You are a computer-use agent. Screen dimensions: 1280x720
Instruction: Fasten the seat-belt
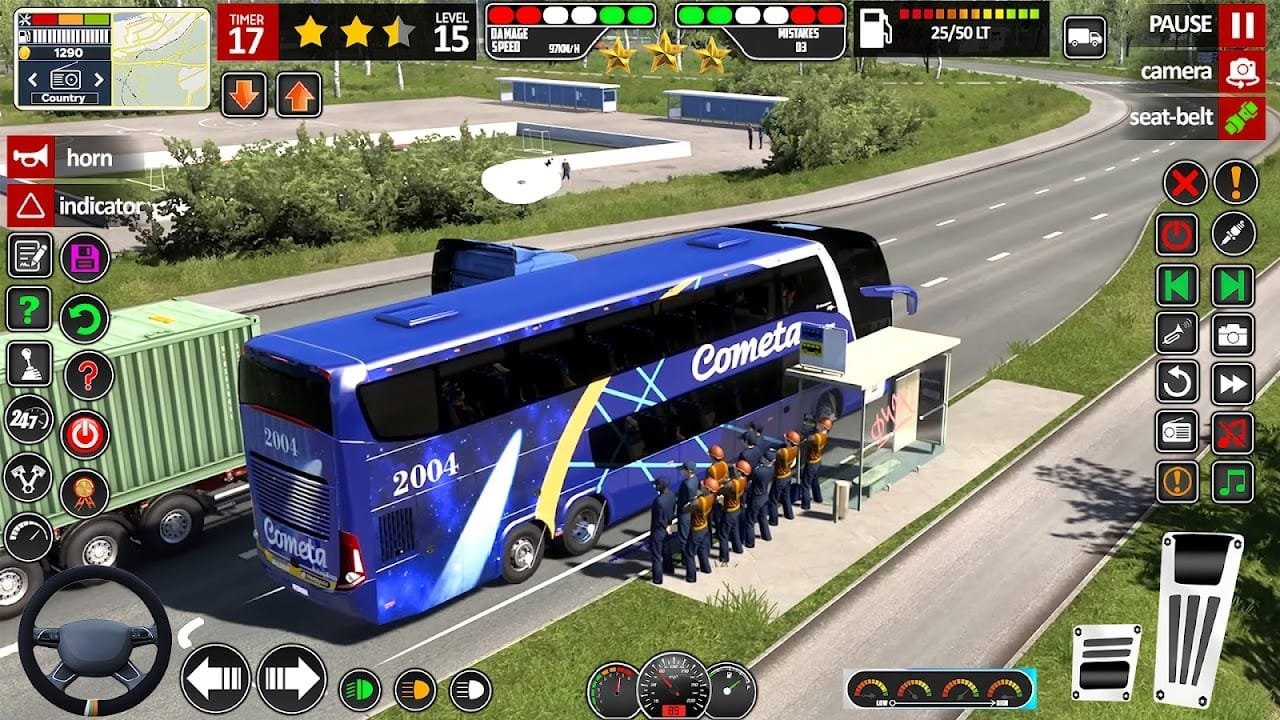pos(1241,117)
